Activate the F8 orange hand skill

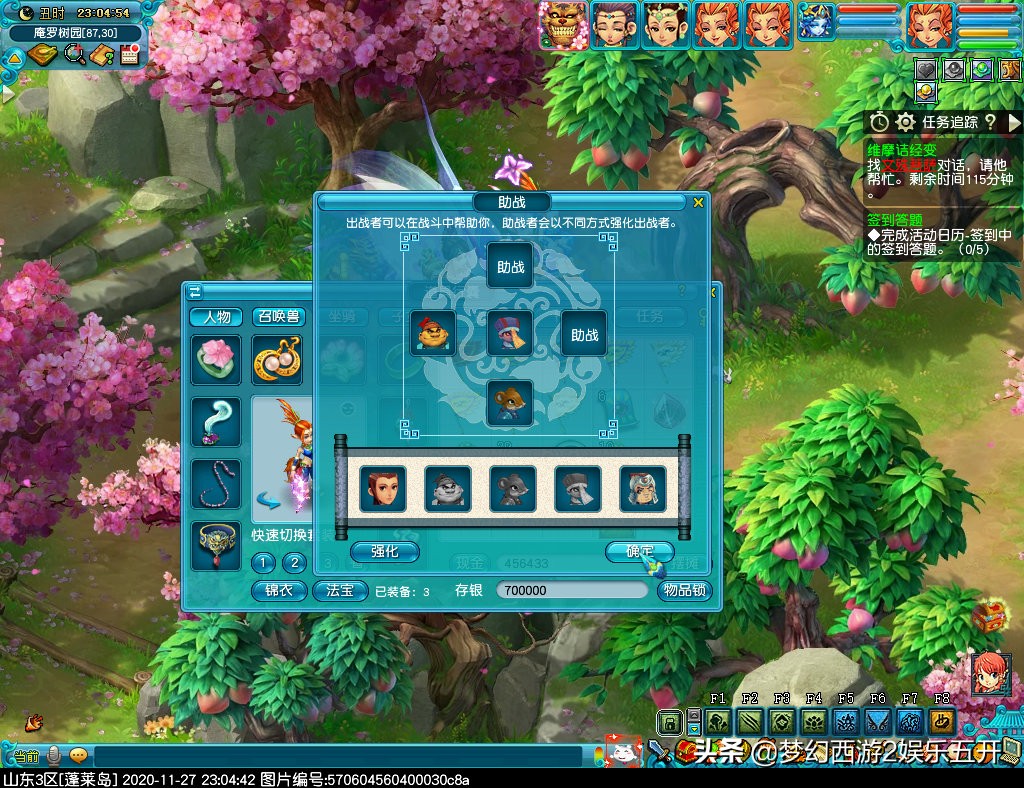[x=942, y=721]
